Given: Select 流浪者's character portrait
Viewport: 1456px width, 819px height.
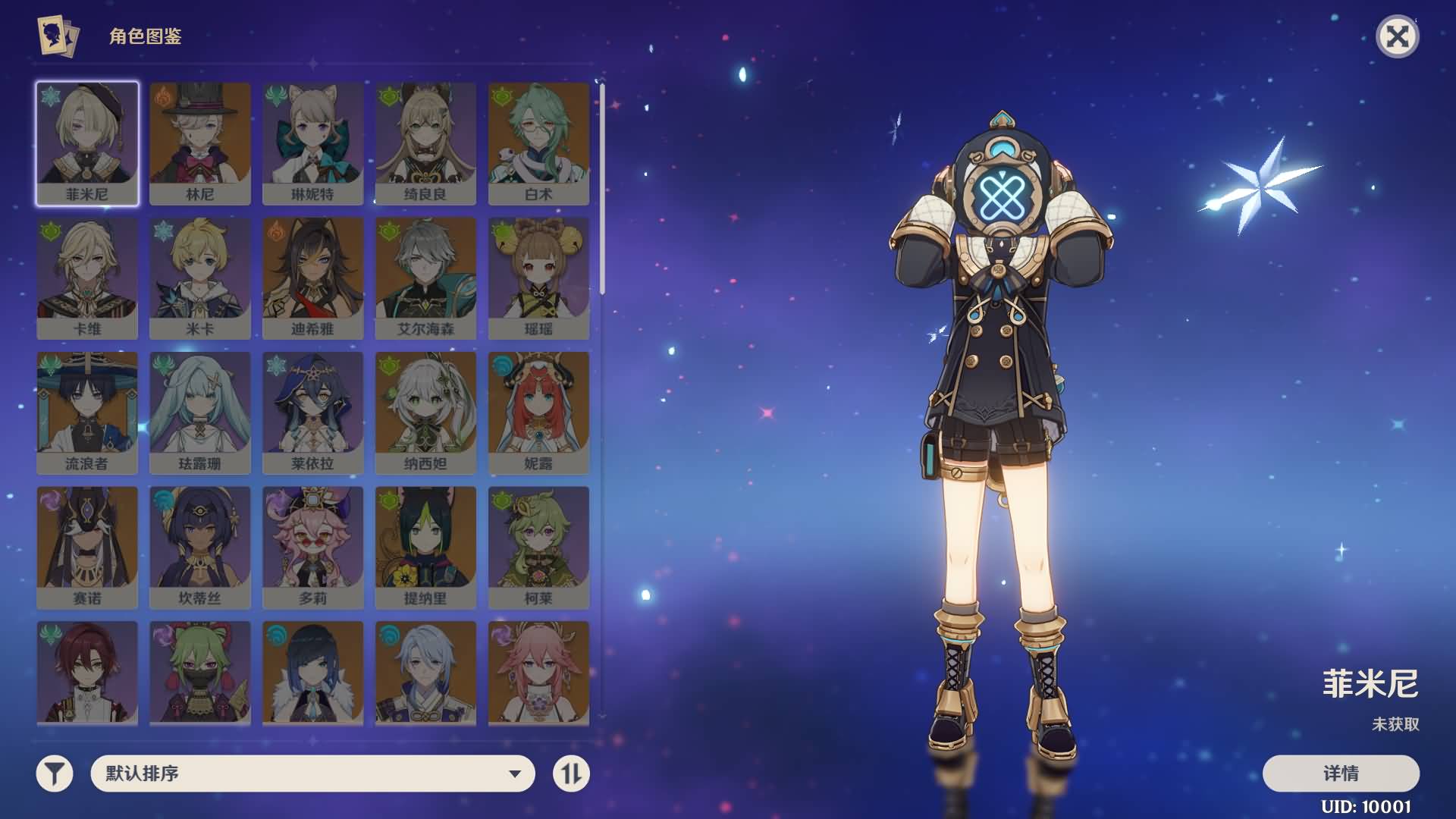Looking at the screenshot, I should coord(87,412).
